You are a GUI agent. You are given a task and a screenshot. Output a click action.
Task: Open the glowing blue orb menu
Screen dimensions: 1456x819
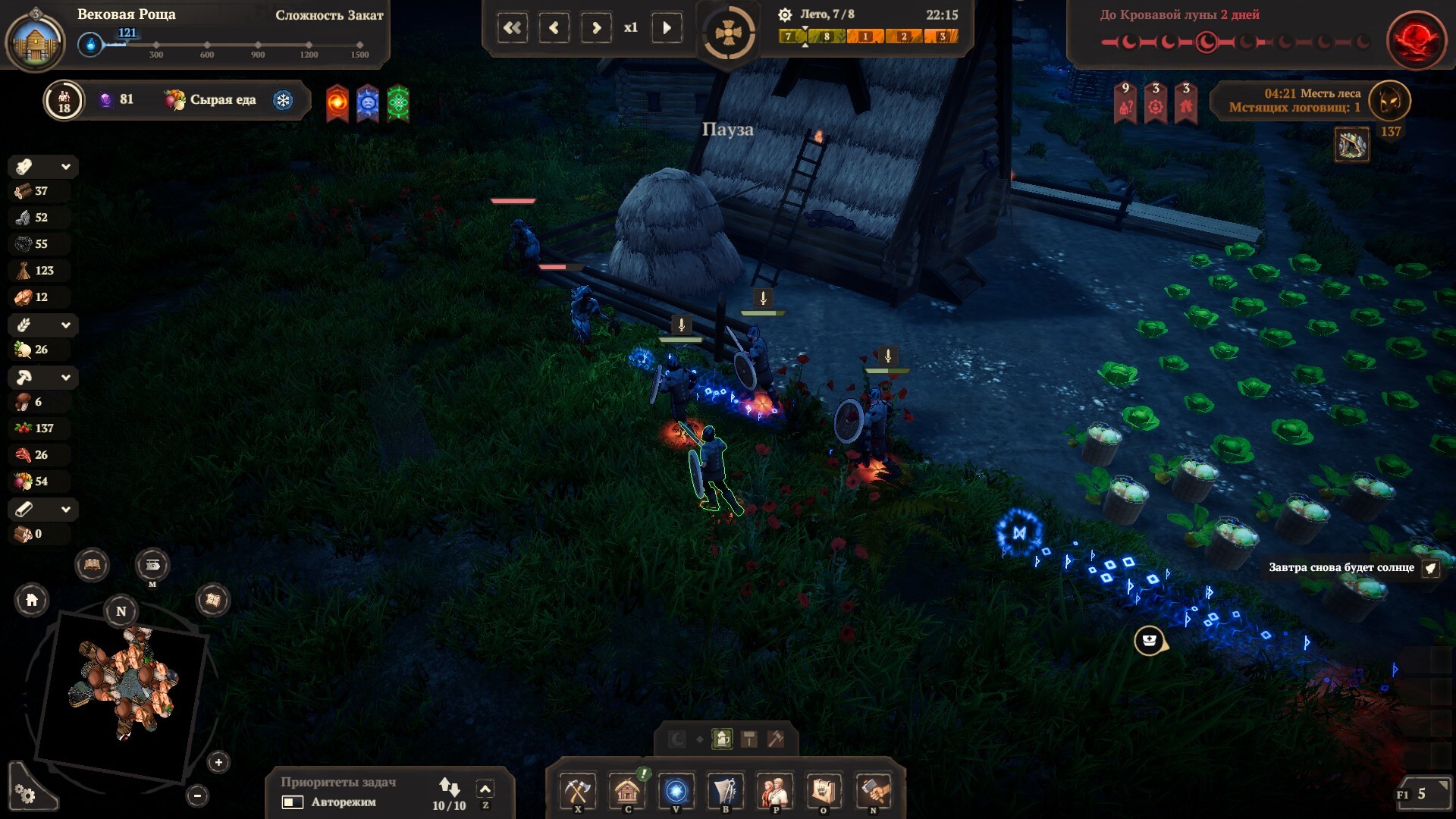tap(676, 792)
